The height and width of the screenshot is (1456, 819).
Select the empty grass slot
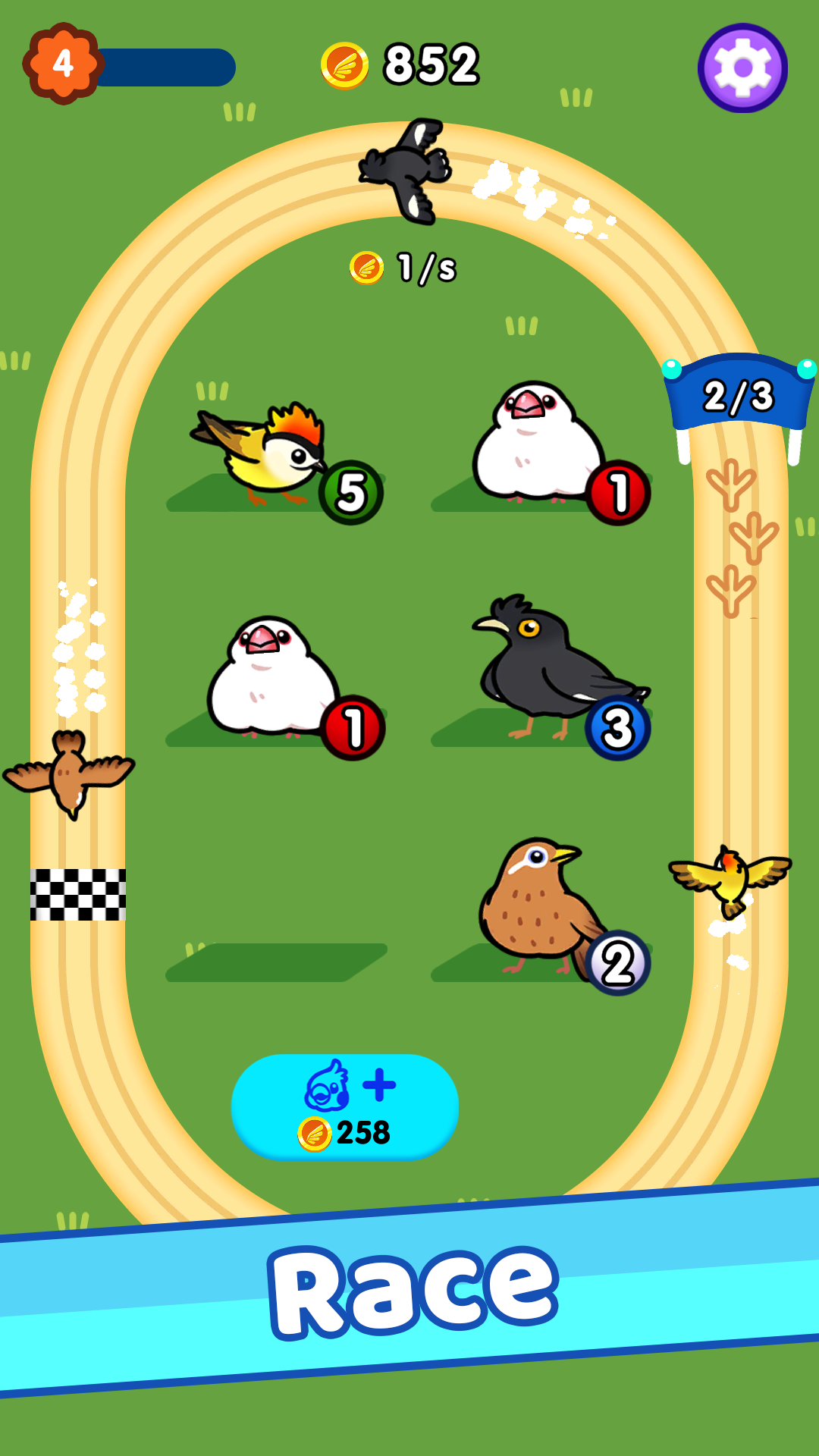tap(277, 961)
